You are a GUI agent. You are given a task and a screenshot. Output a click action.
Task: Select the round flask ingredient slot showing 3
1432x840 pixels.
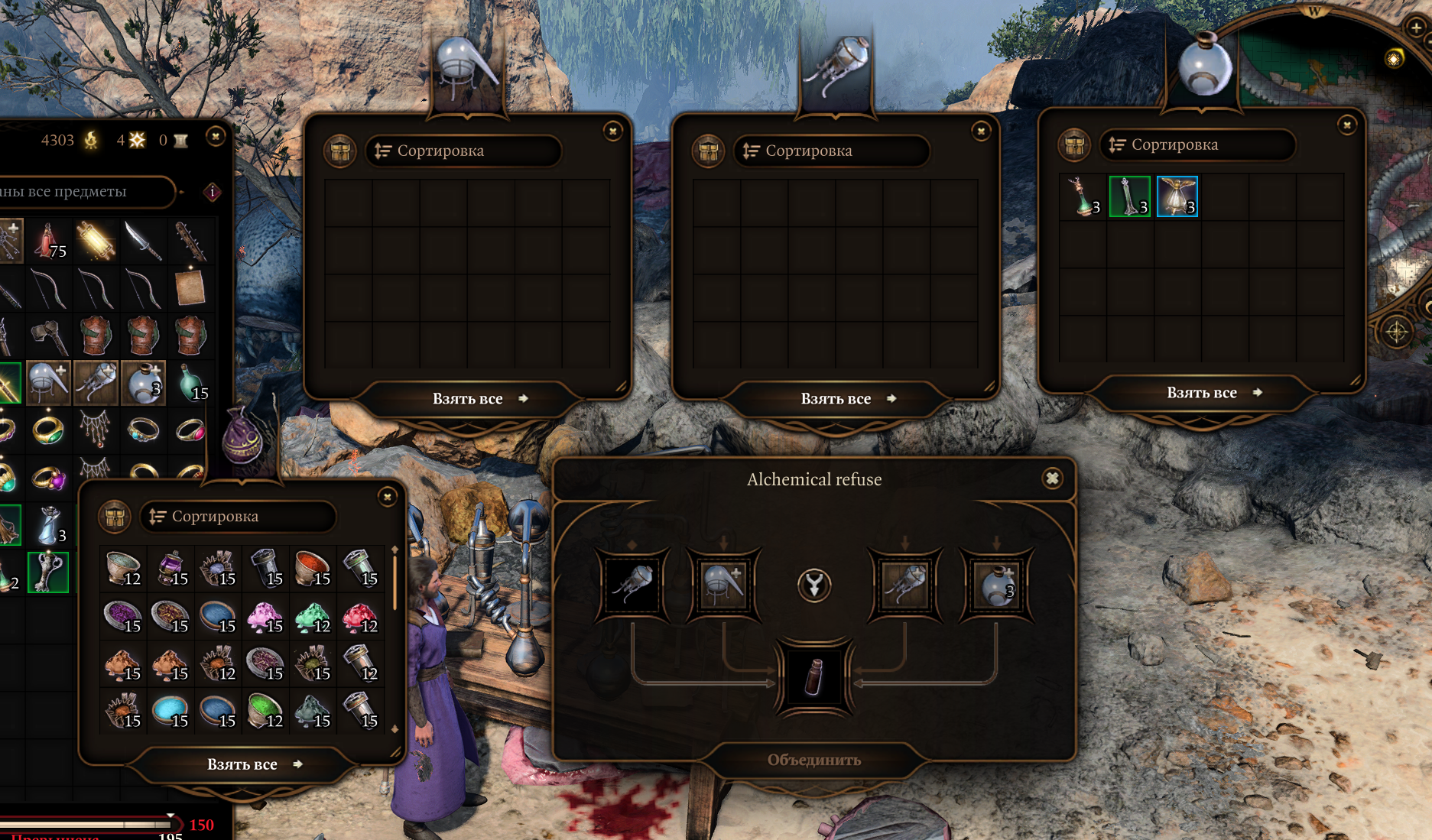coord(995,585)
